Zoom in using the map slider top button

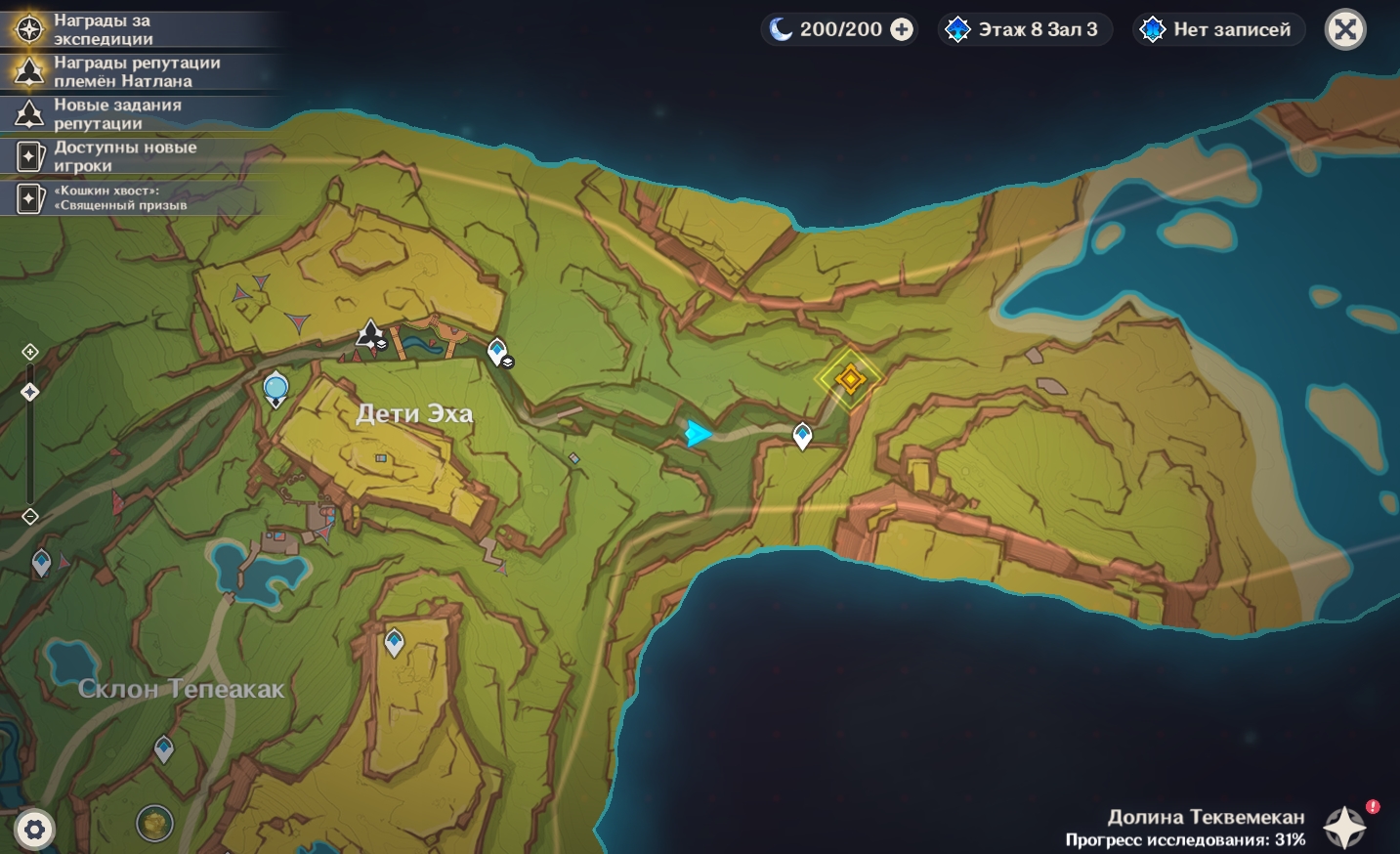tap(30, 352)
